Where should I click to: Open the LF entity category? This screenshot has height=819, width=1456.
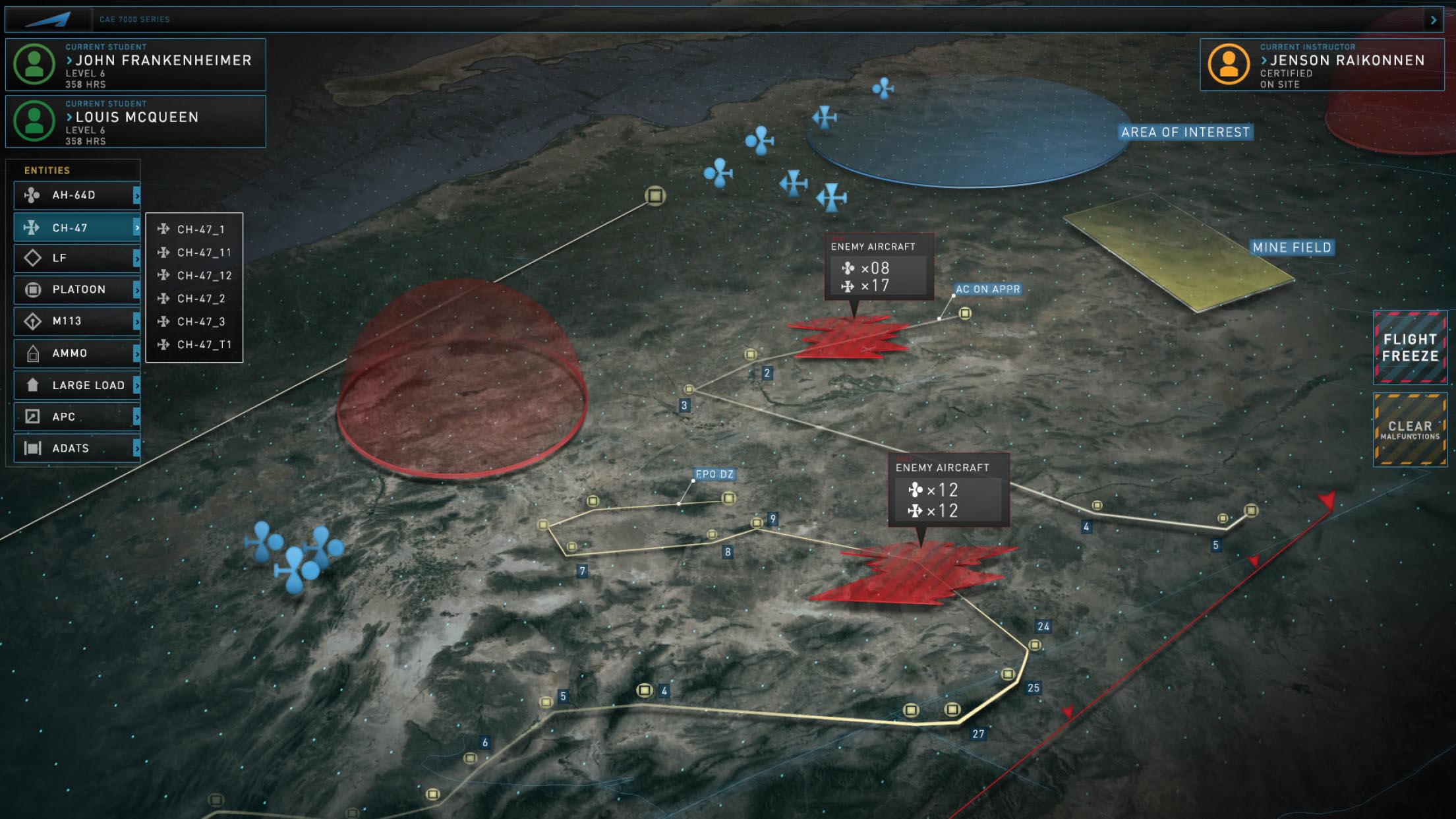[76, 258]
